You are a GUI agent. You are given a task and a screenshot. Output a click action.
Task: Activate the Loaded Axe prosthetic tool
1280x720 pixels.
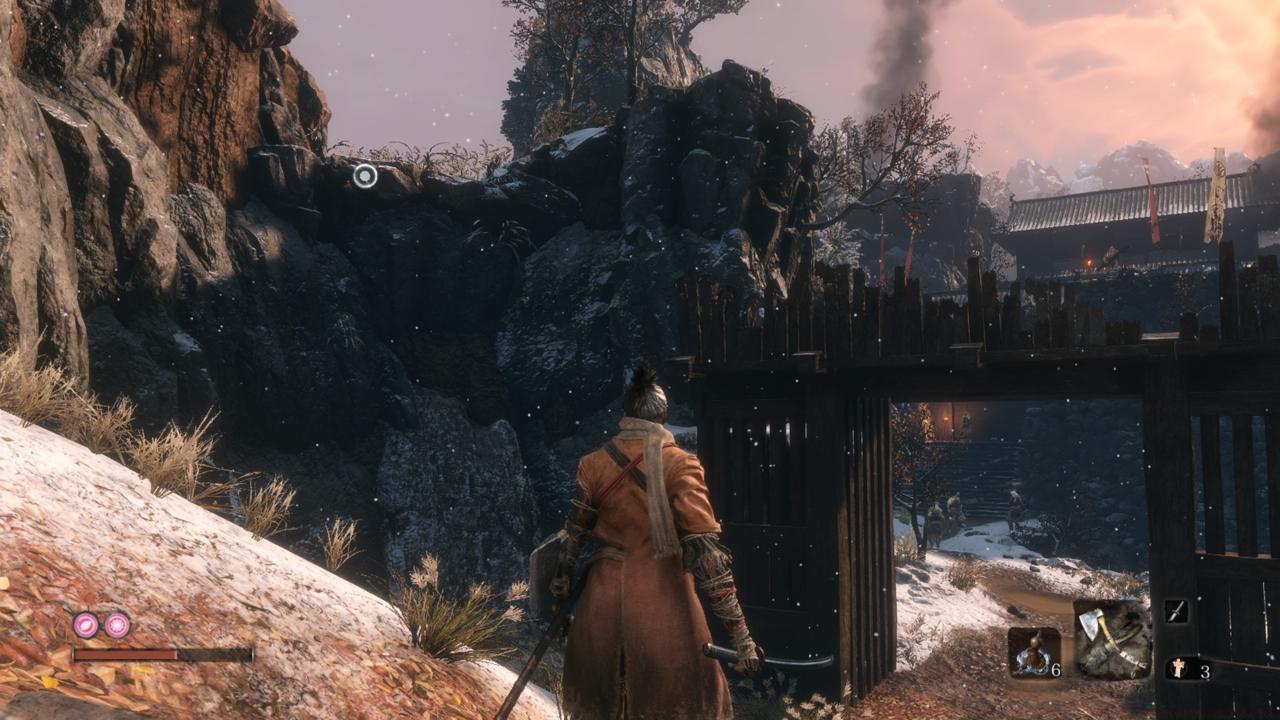point(1112,639)
